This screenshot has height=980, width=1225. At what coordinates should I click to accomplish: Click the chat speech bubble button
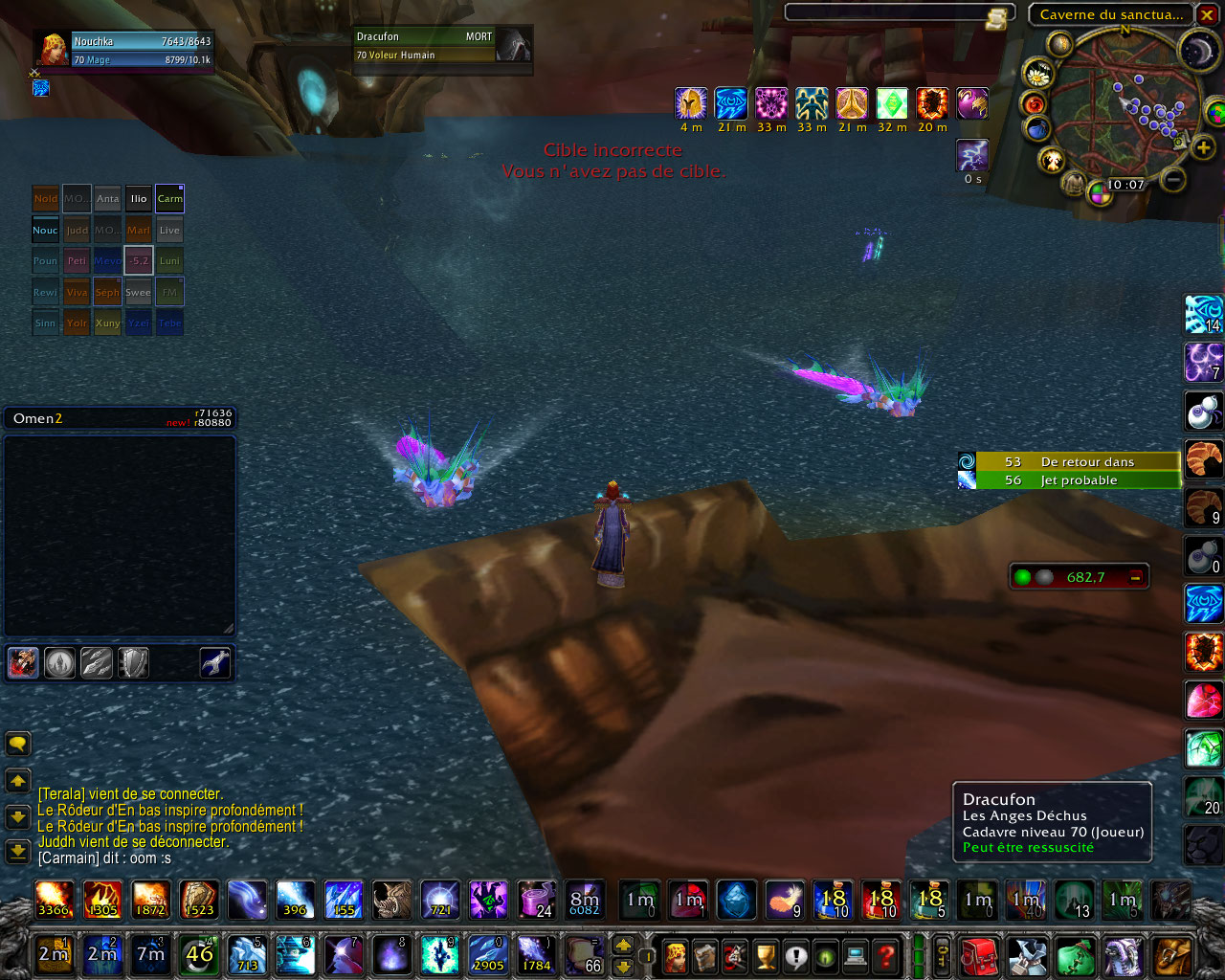point(18,744)
